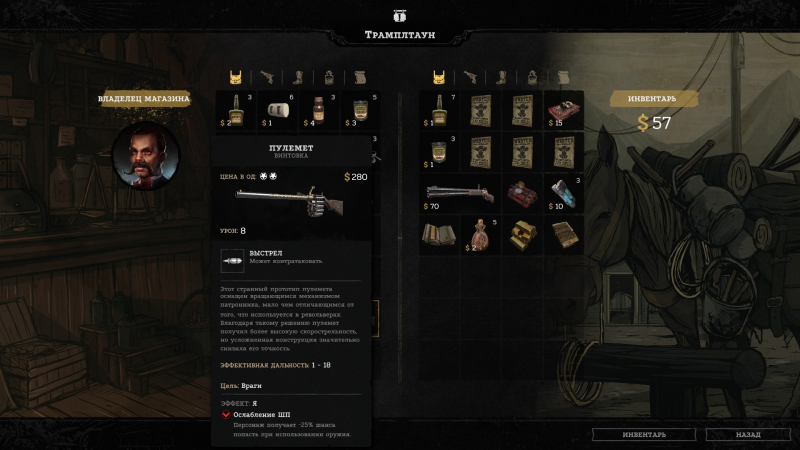
Task: Select the gold bars in the inventory
Action: coord(521,235)
